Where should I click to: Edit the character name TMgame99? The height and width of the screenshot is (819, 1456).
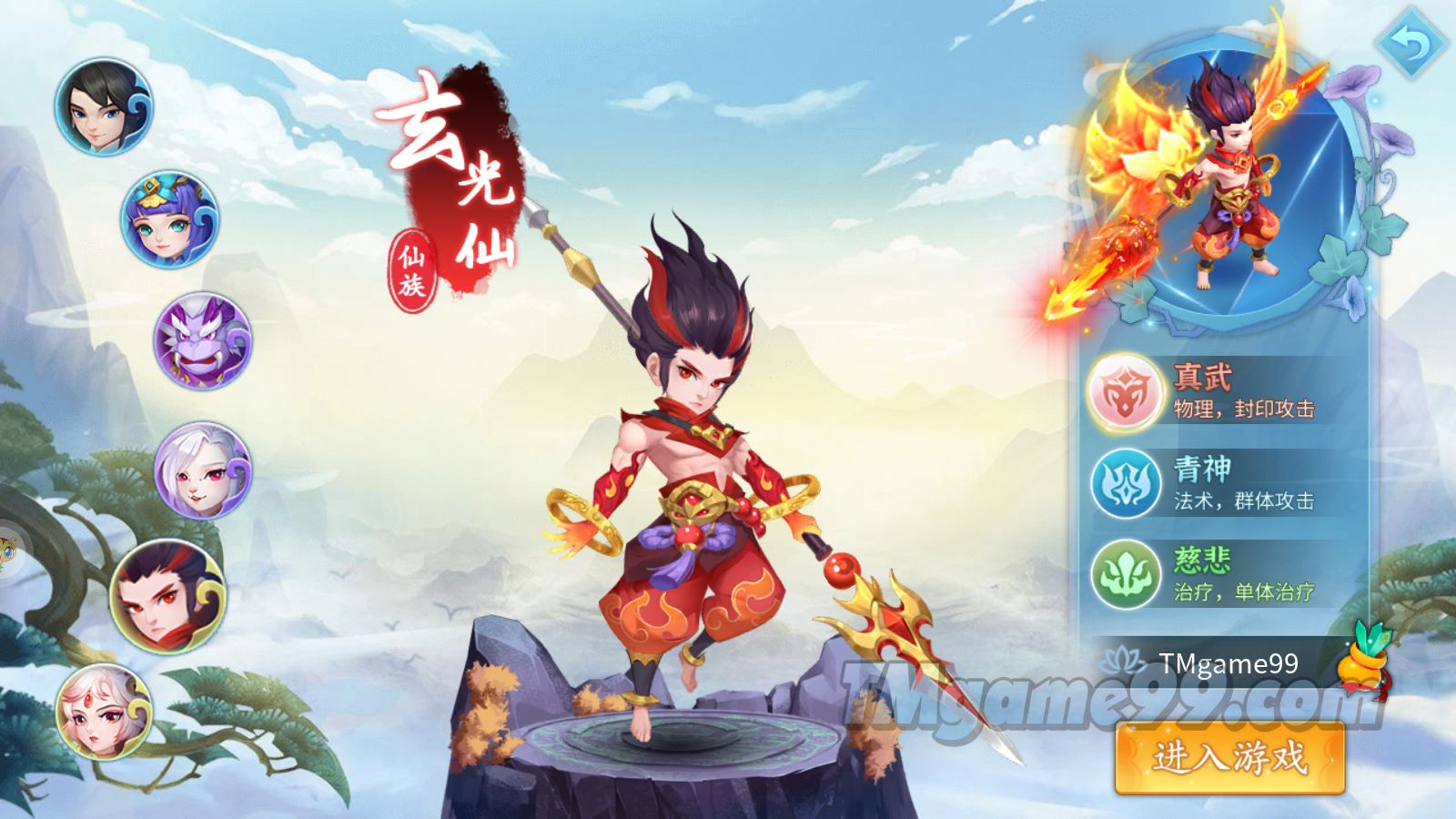click(1228, 664)
